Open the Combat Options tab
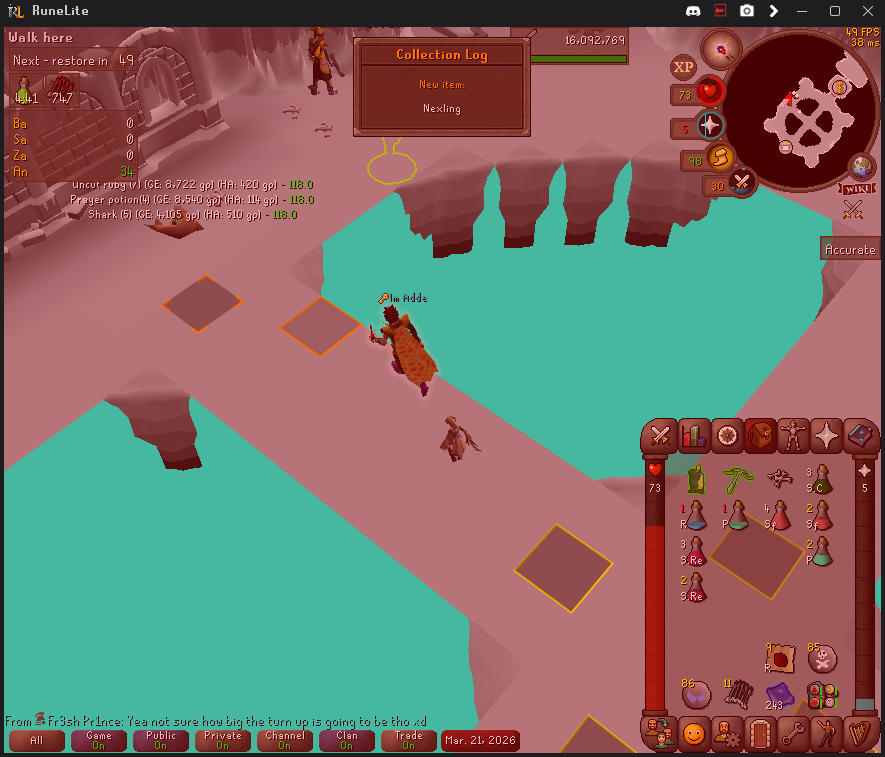The image size is (885, 757). point(660,435)
